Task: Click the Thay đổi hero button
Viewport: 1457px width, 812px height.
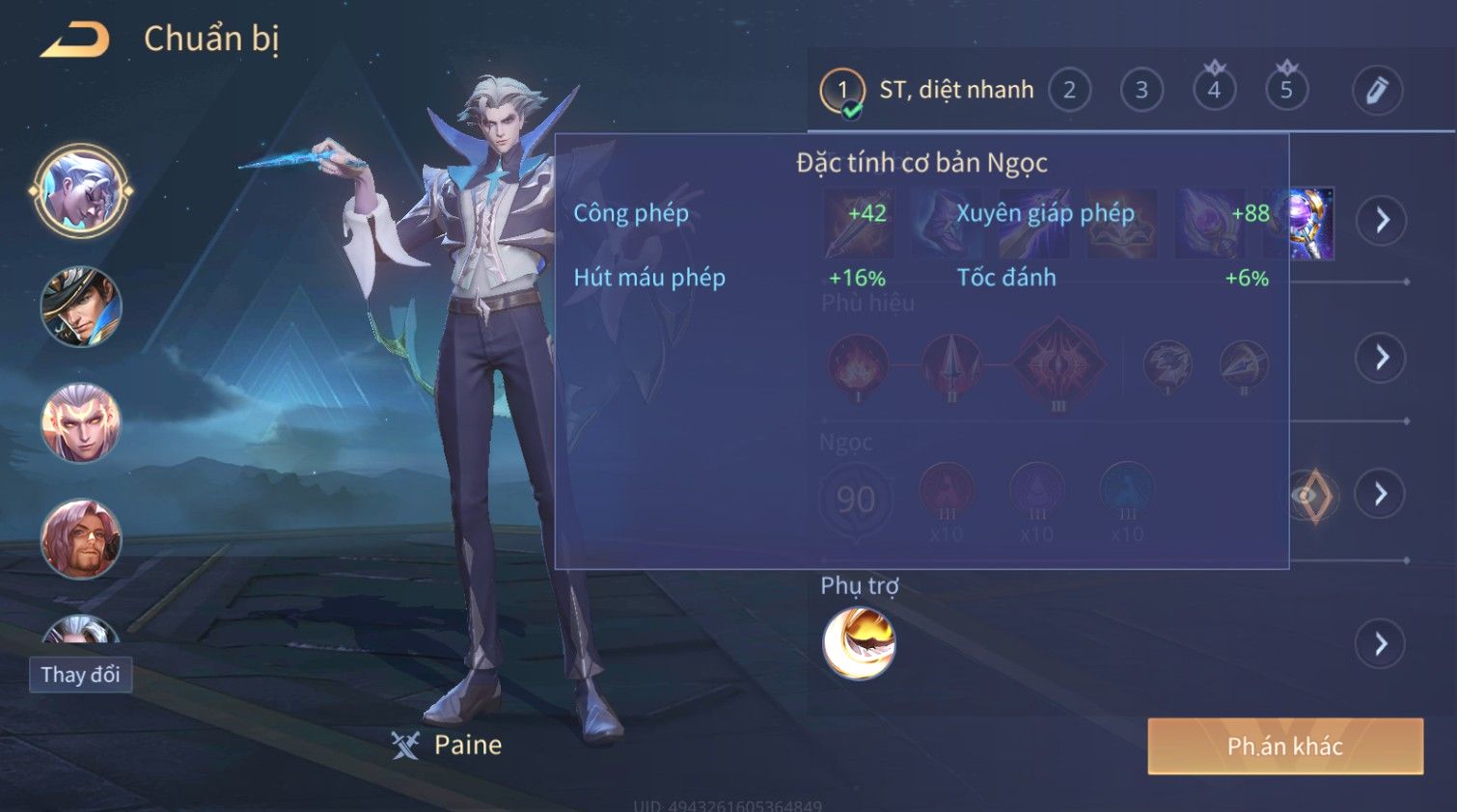Action: click(80, 675)
